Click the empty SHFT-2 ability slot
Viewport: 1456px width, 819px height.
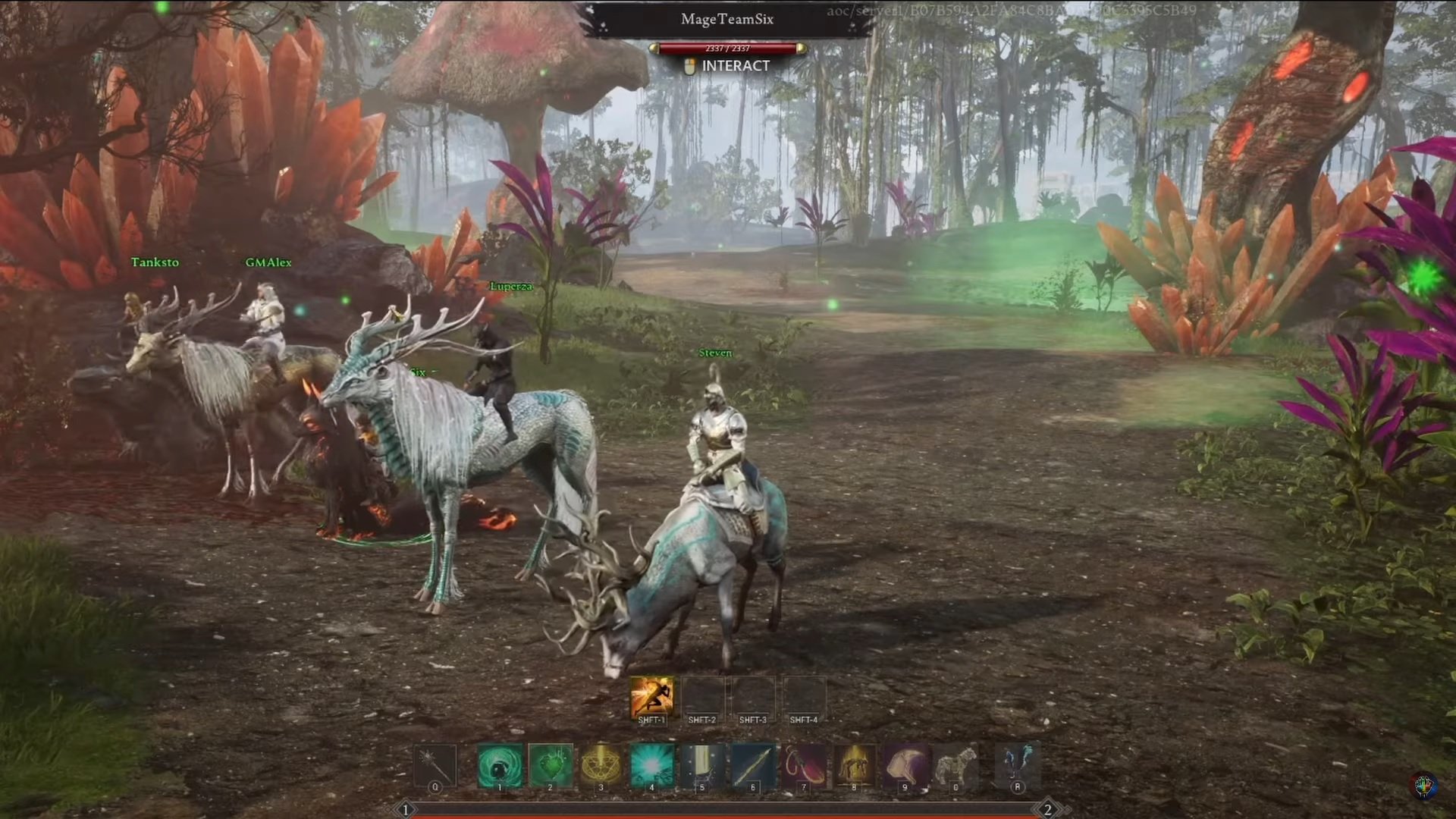(701, 696)
